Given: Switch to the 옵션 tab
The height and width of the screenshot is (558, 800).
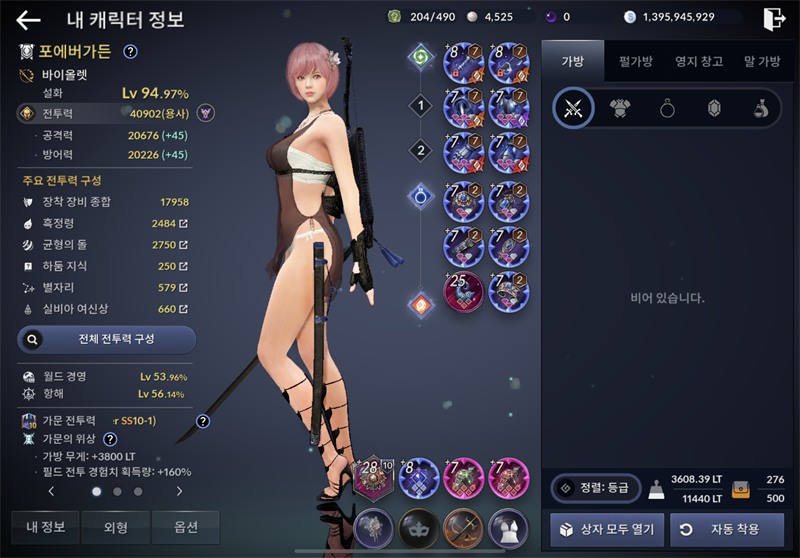Looking at the screenshot, I should pos(186,527).
